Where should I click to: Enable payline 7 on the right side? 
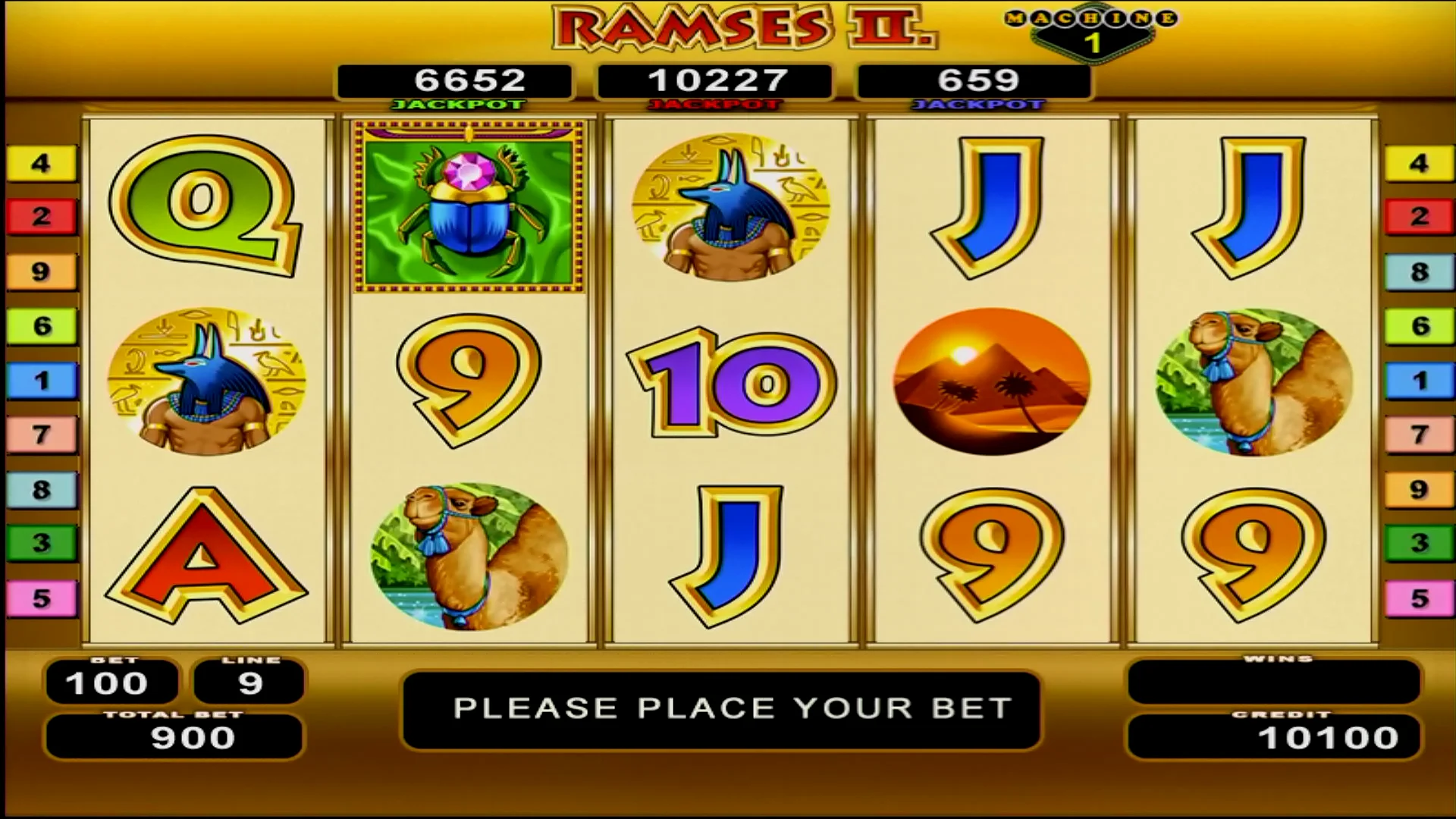coord(1418,434)
